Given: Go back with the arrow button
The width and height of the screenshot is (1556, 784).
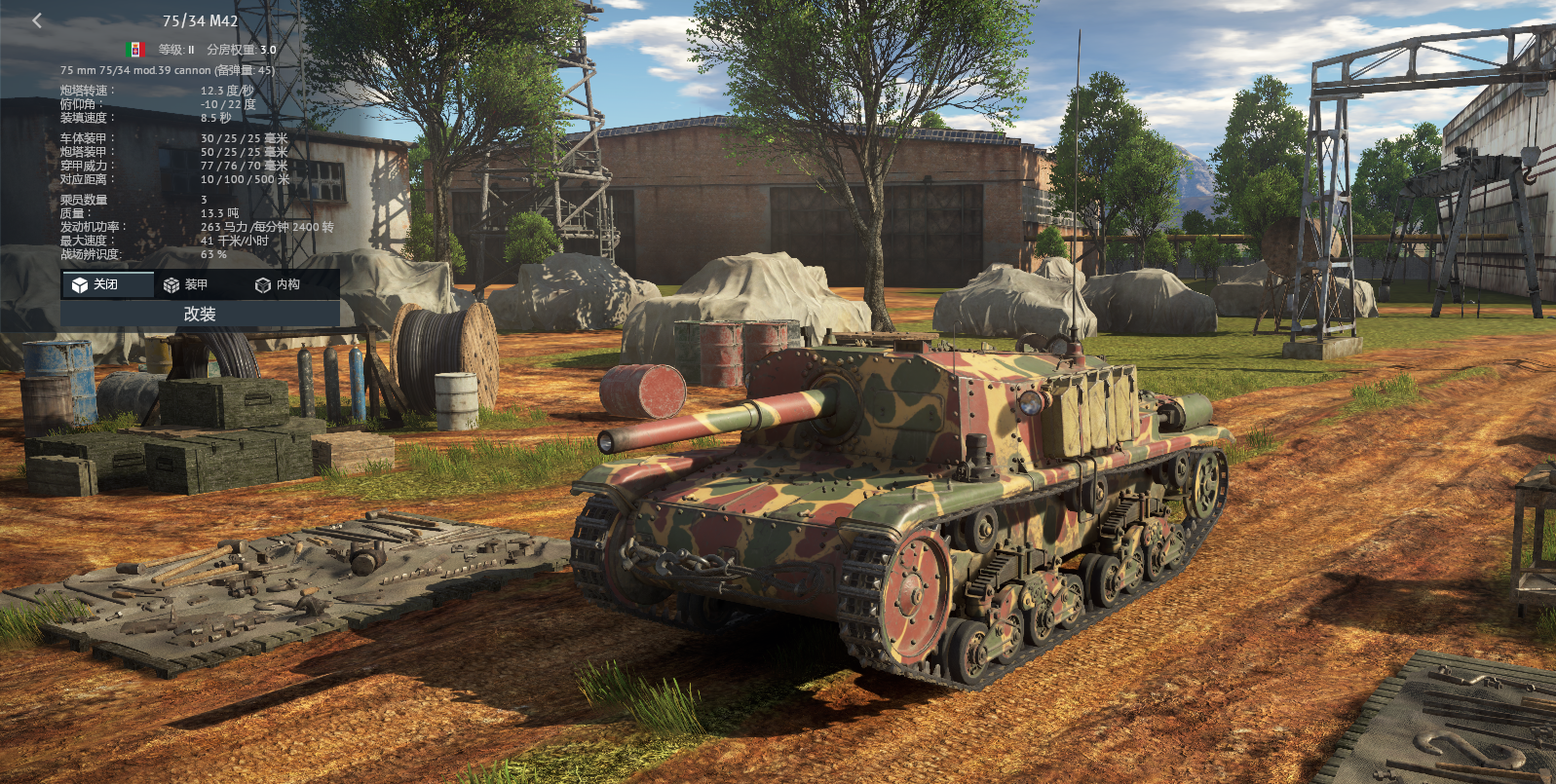Looking at the screenshot, I should tap(37, 20).
